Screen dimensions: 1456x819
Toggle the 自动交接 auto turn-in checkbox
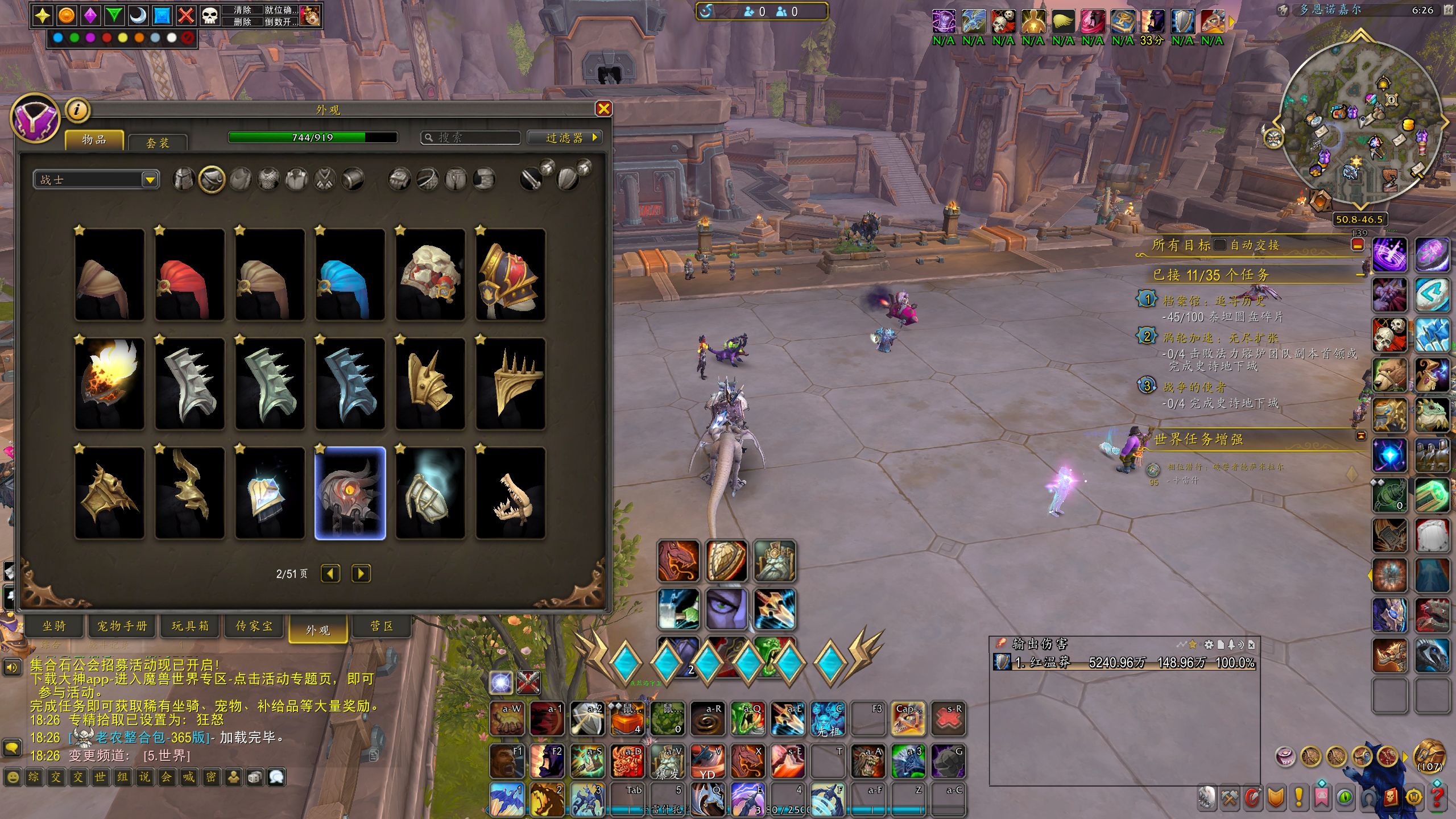[1219, 245]
